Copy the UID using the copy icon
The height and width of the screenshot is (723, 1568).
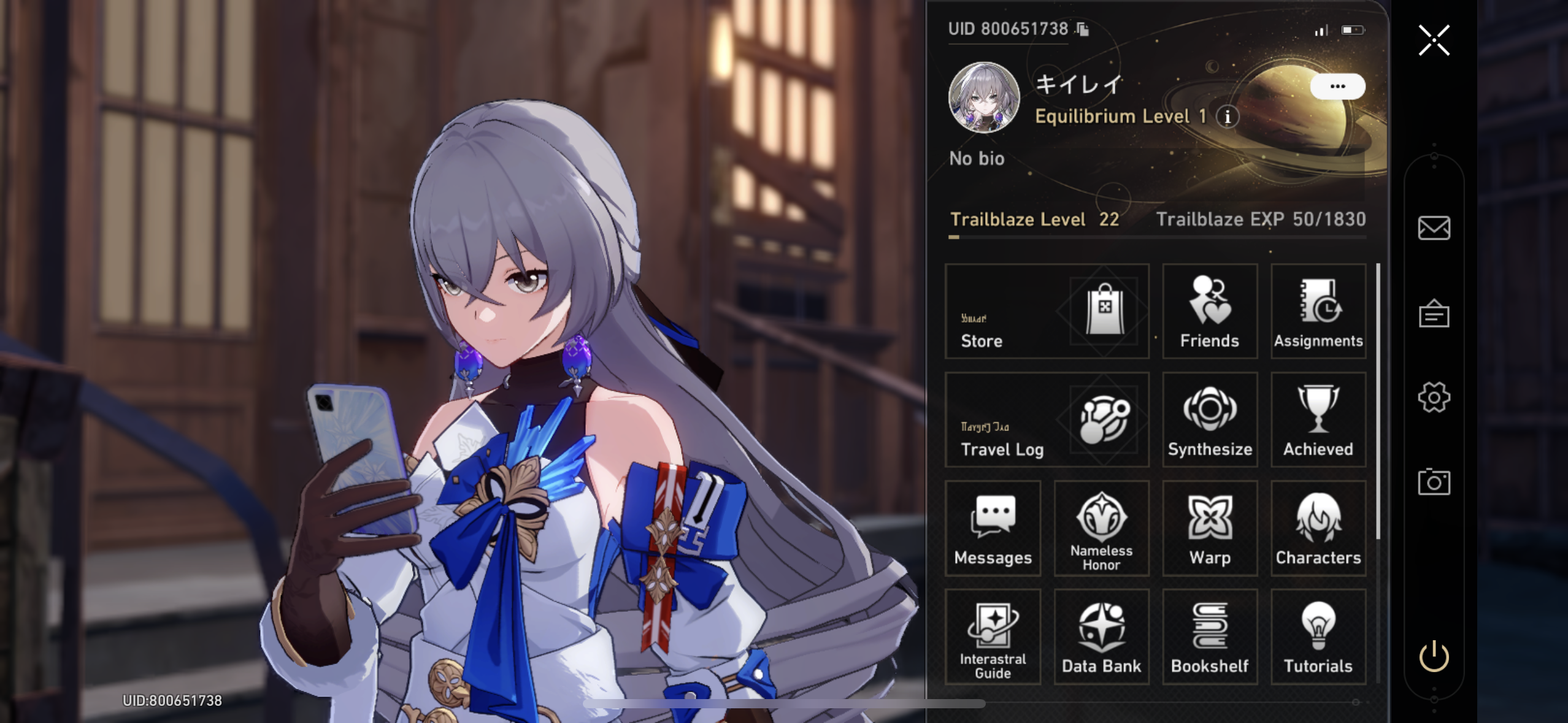click(1083, 28)
